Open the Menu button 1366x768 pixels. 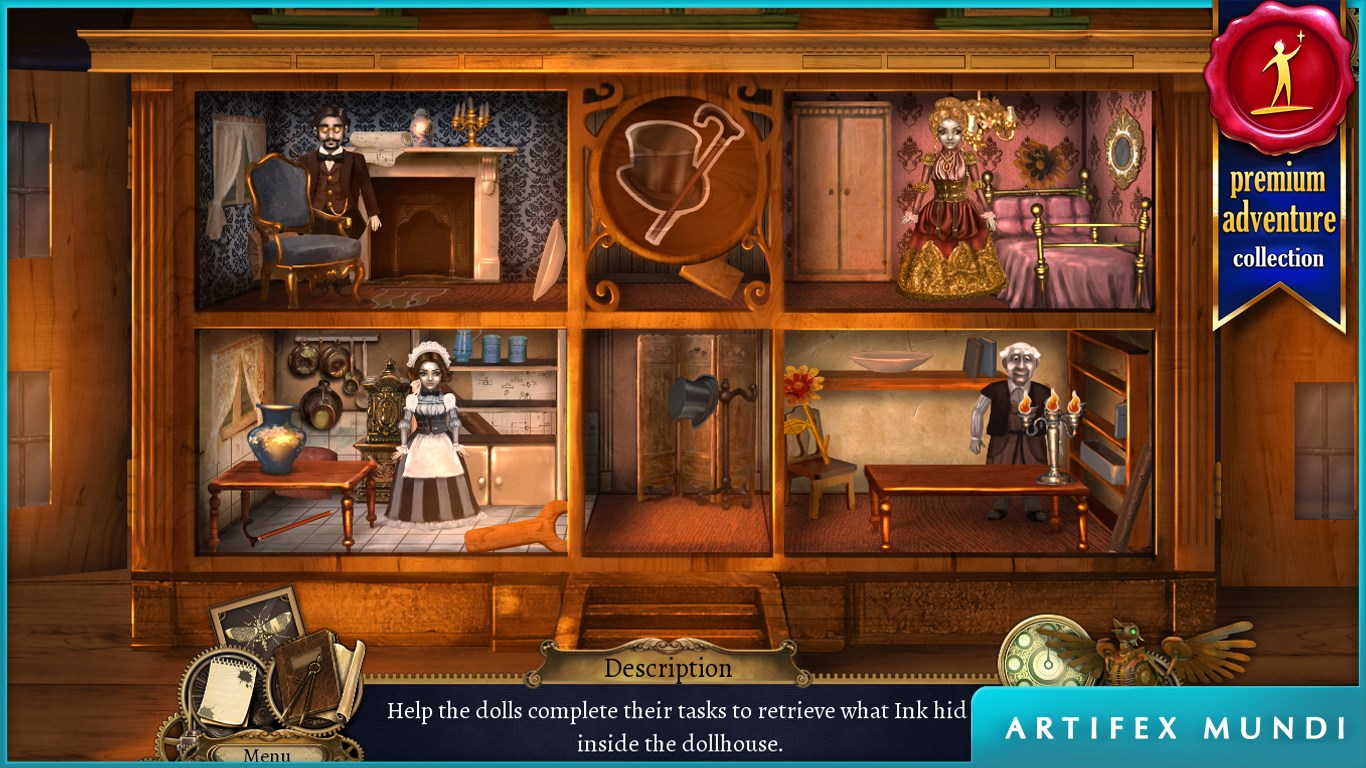267,755
